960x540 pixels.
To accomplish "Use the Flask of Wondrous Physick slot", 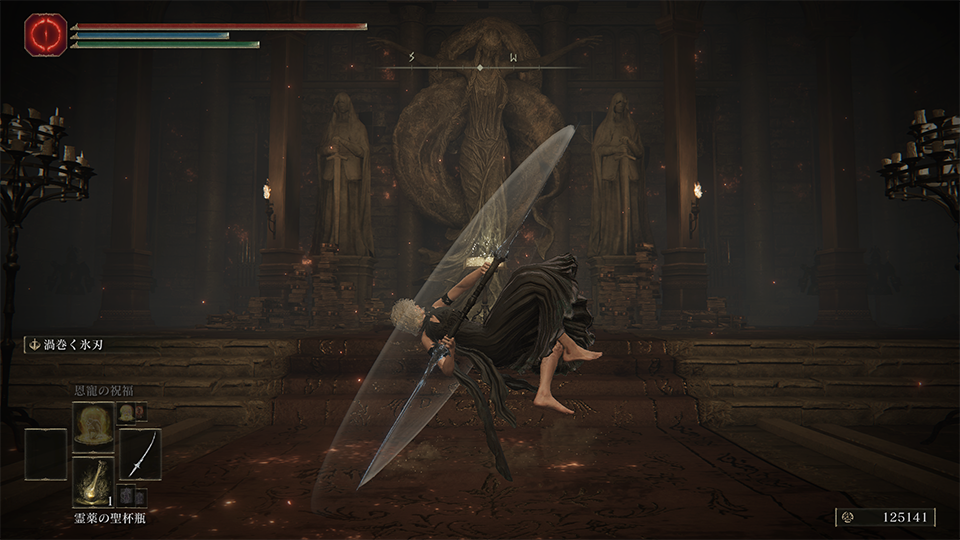I will (x=93, y=481).
